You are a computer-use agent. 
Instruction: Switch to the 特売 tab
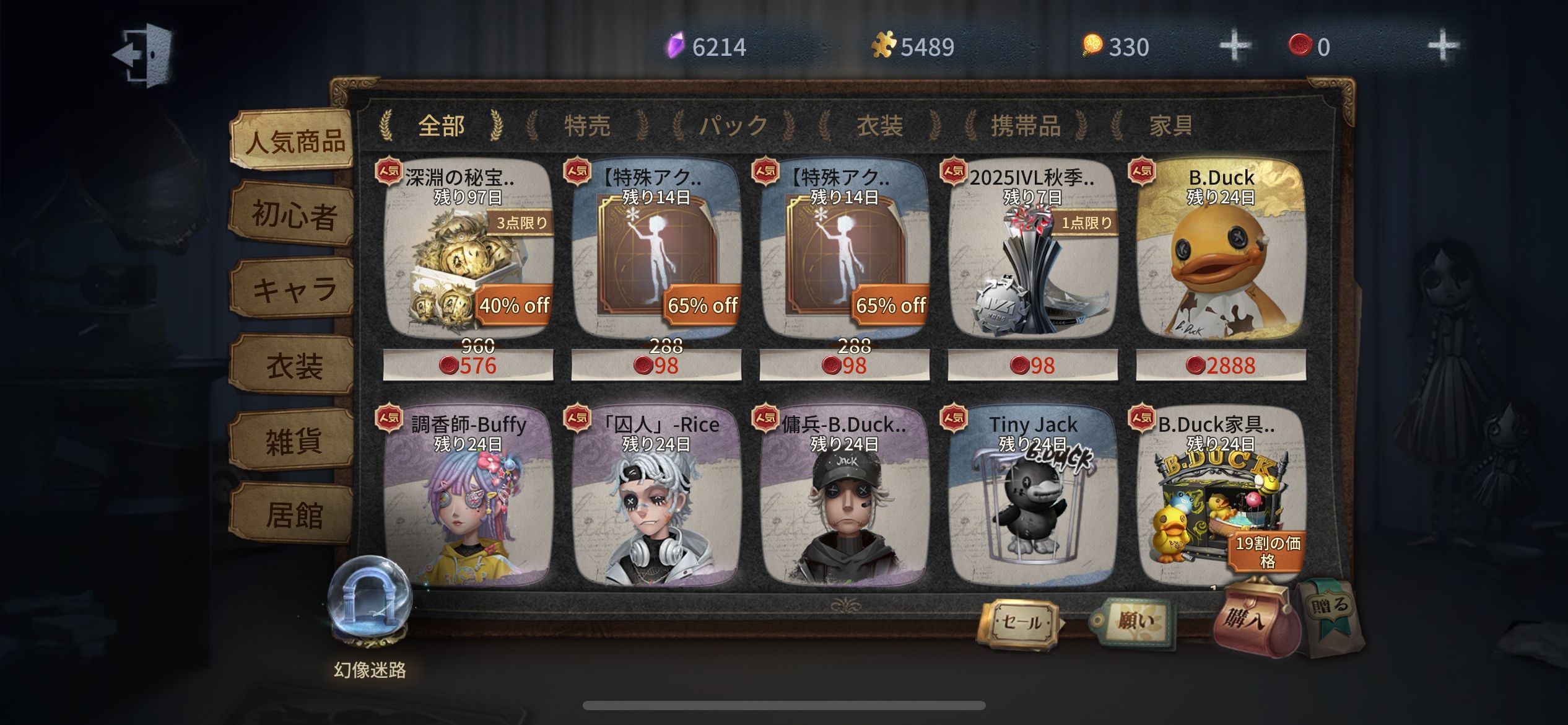coord(587,126)
